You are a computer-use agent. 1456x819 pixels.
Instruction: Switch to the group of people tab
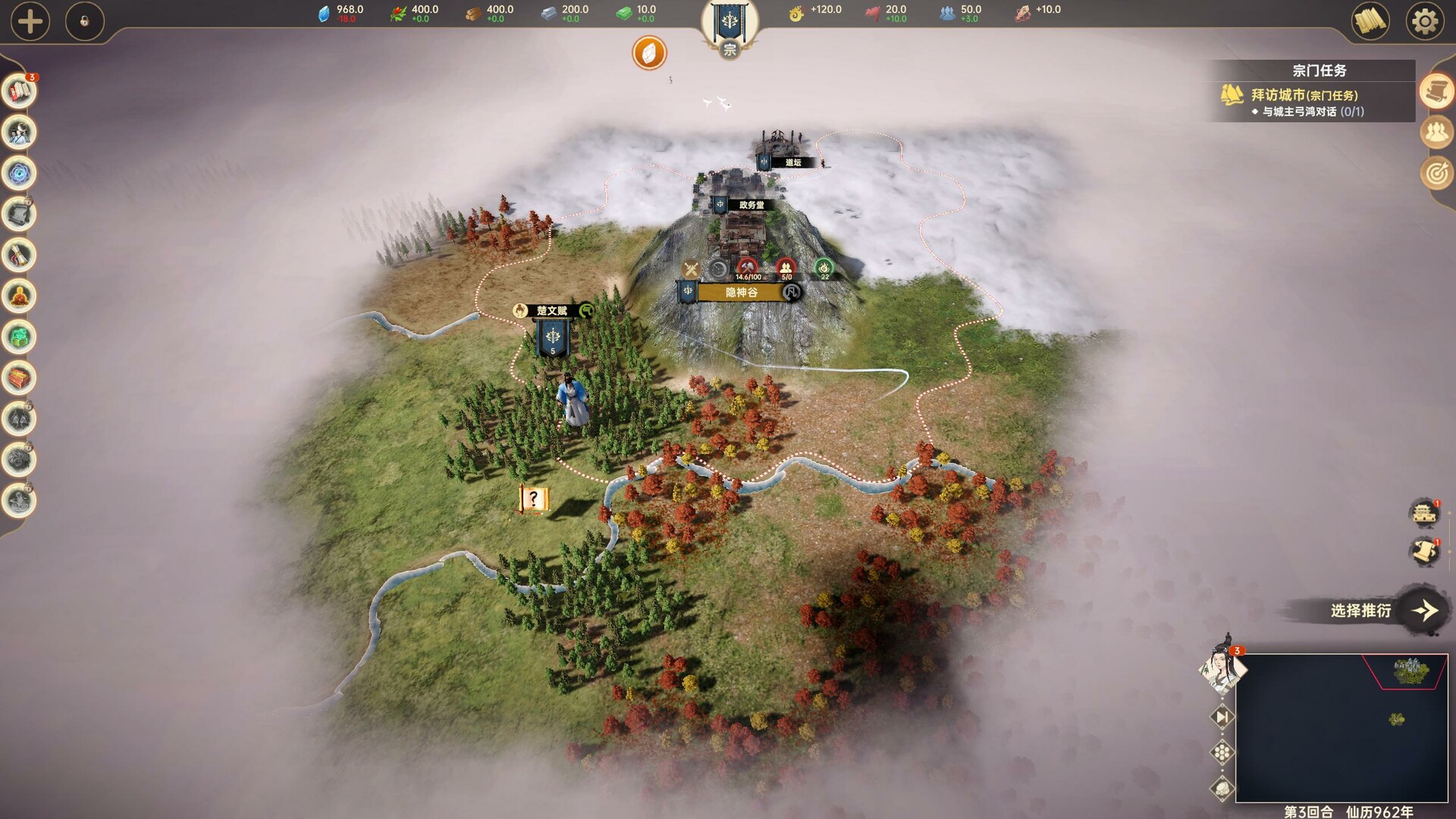coord(1436,133)
